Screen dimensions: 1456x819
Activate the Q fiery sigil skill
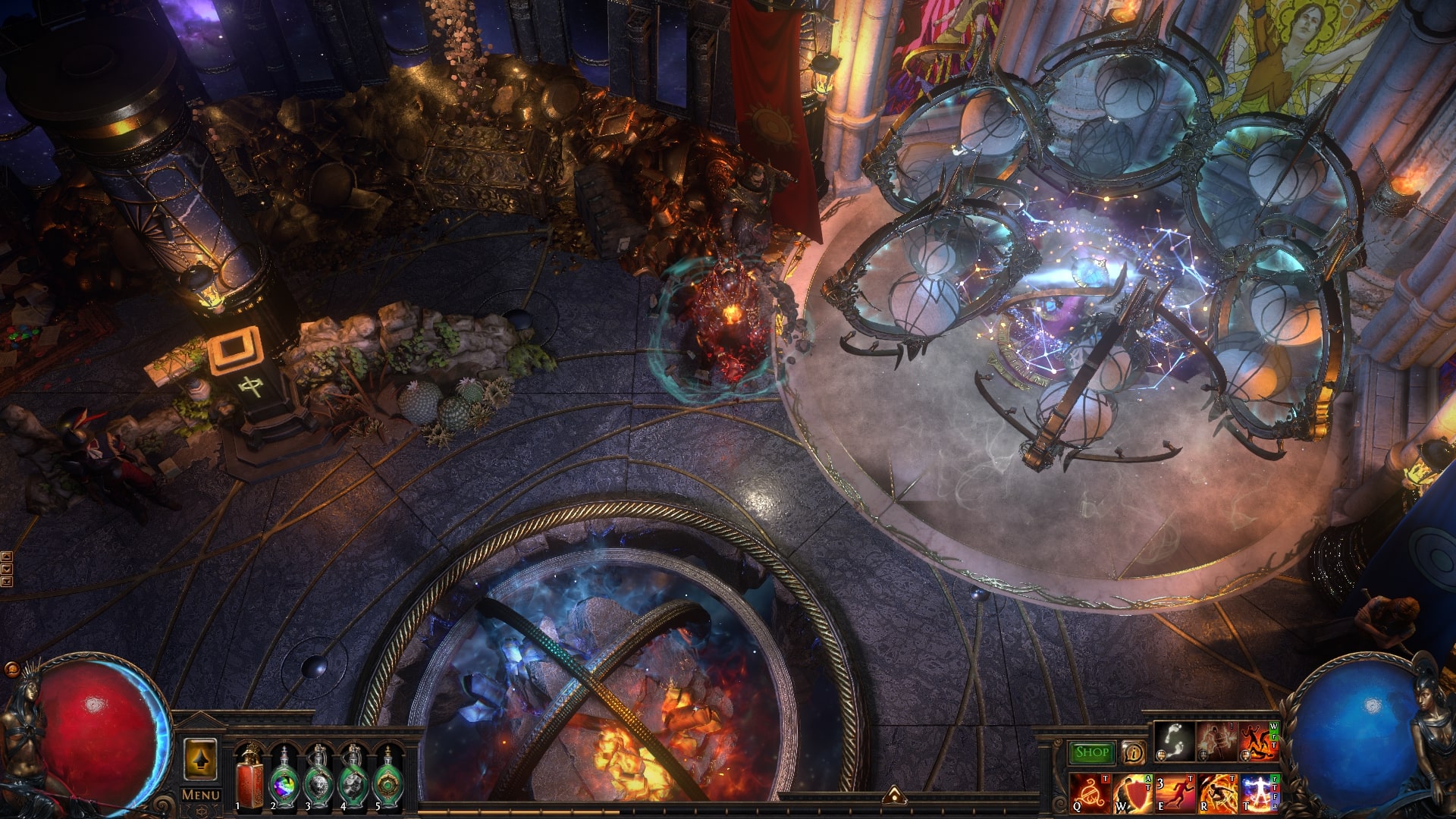[x=1090, y=793]
